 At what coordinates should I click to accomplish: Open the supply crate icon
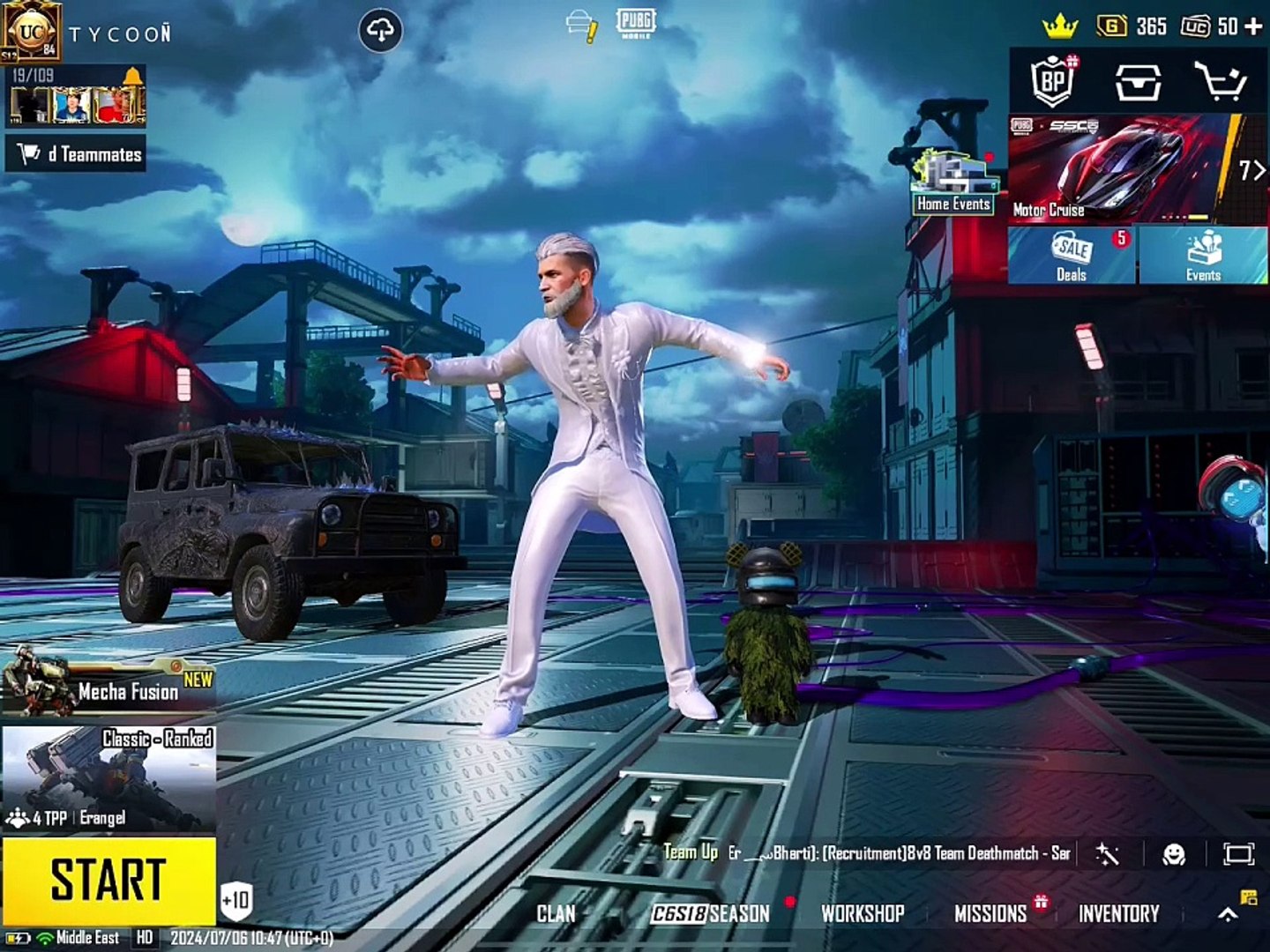1138,82
